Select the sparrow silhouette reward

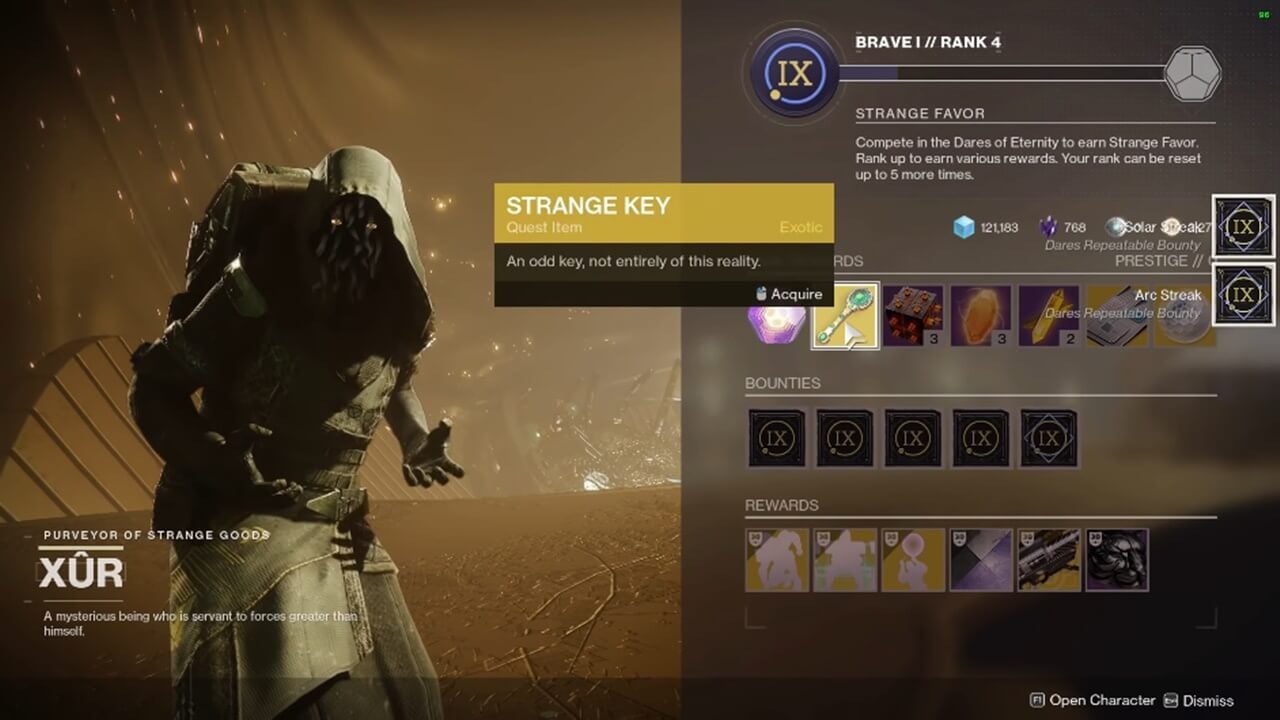click(777, 562)
